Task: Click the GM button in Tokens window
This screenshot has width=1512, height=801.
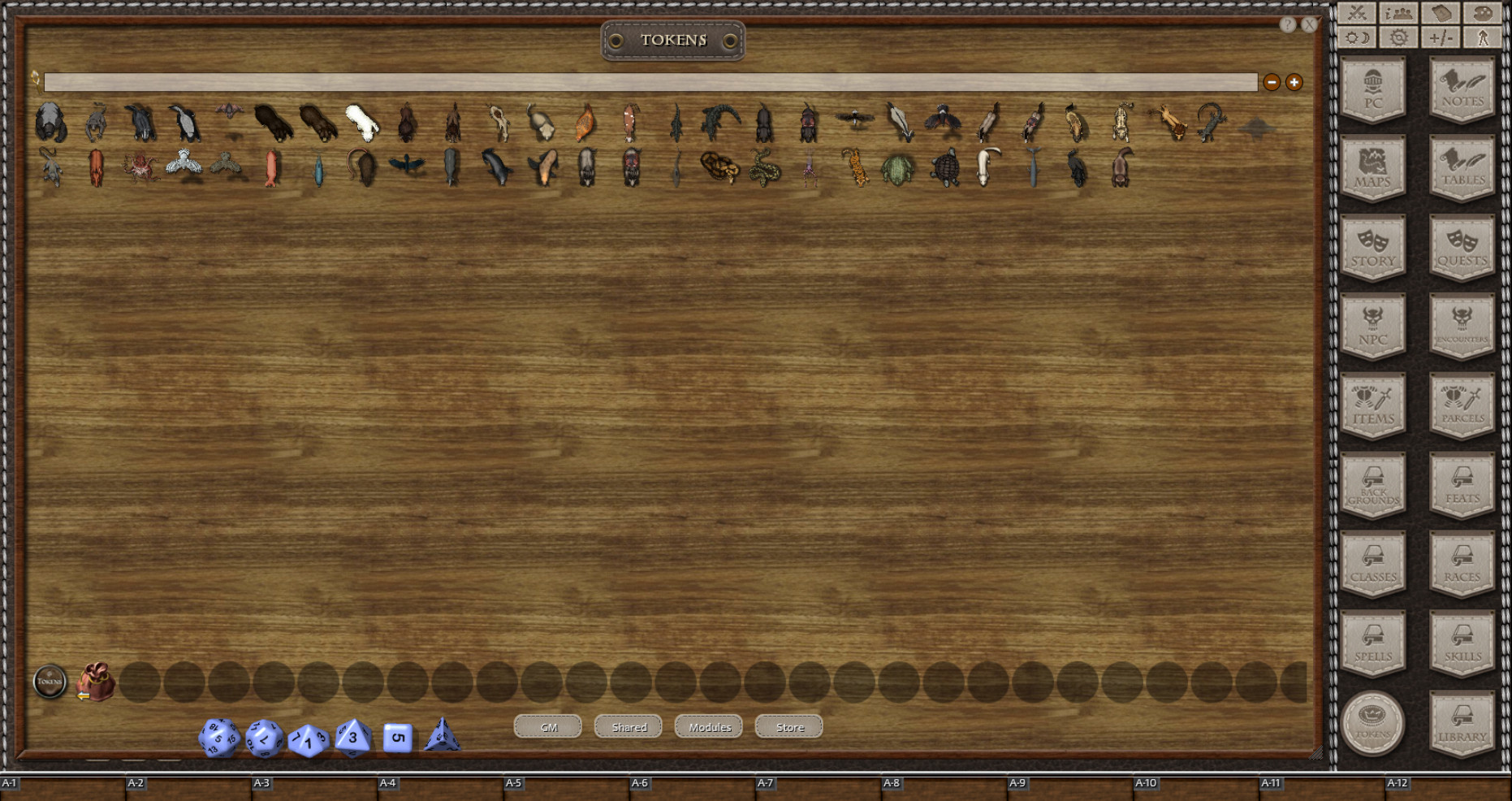Action: 547,726
